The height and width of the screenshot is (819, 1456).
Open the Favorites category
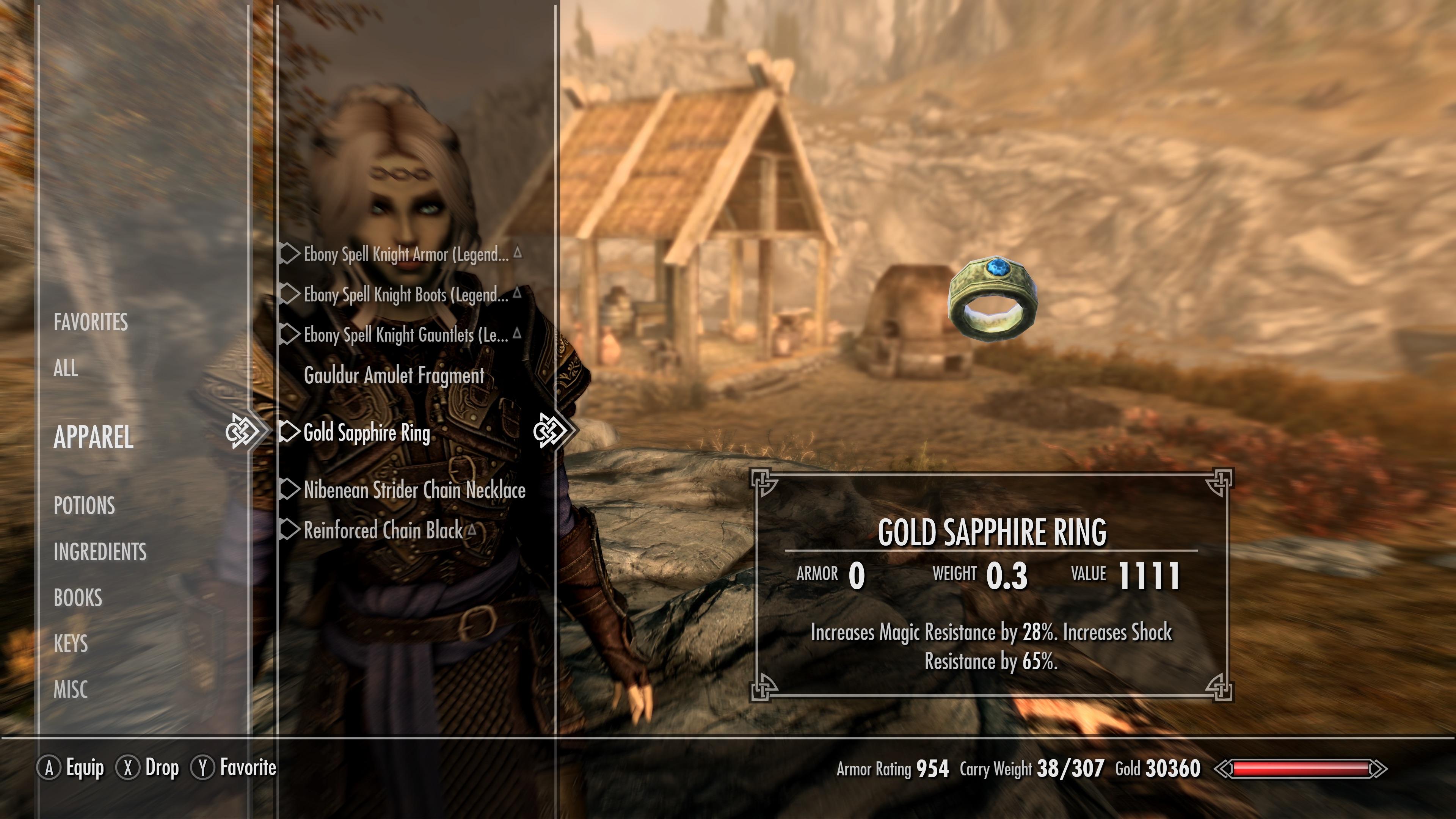coord(91,322)
